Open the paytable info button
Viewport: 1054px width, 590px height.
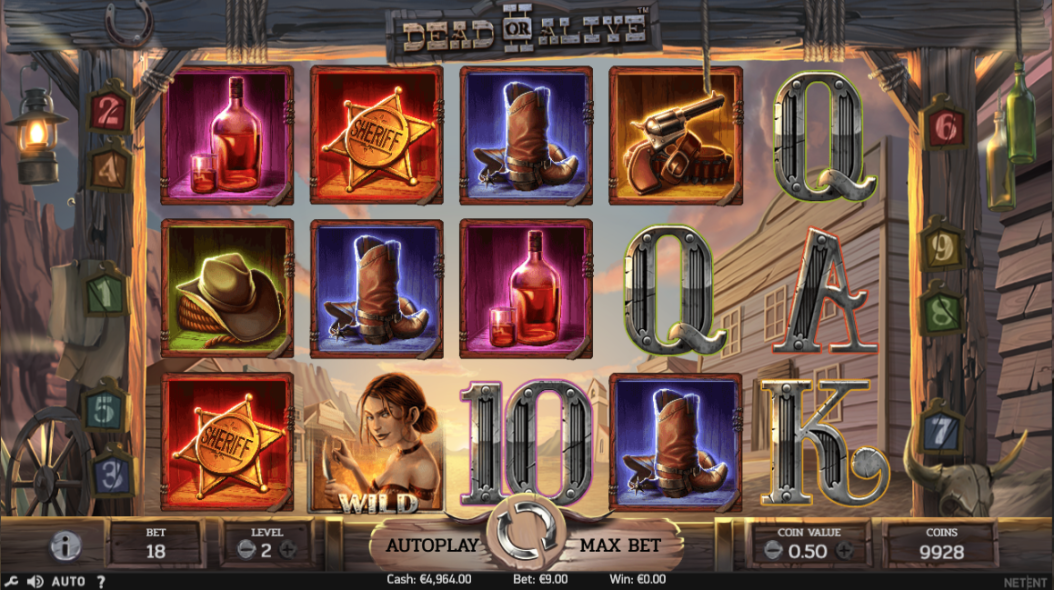(66, 546)
